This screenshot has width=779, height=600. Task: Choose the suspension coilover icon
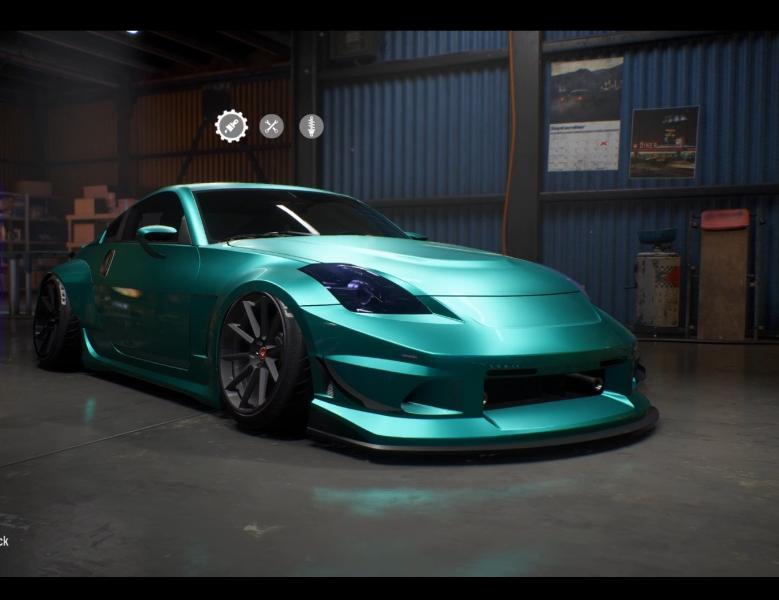(311, 126)
